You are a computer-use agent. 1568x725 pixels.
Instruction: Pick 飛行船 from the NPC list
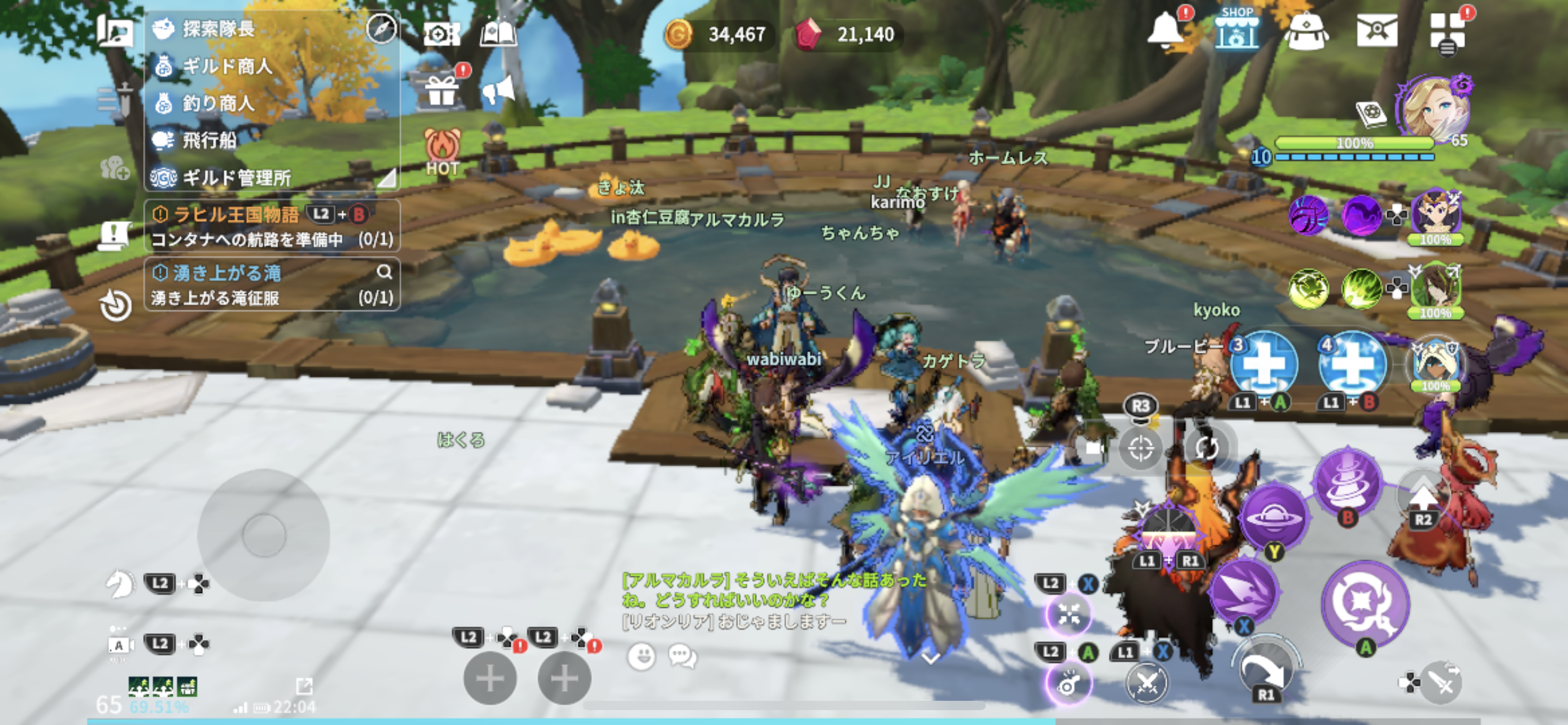pyautogui.click(x=209, y=141)
